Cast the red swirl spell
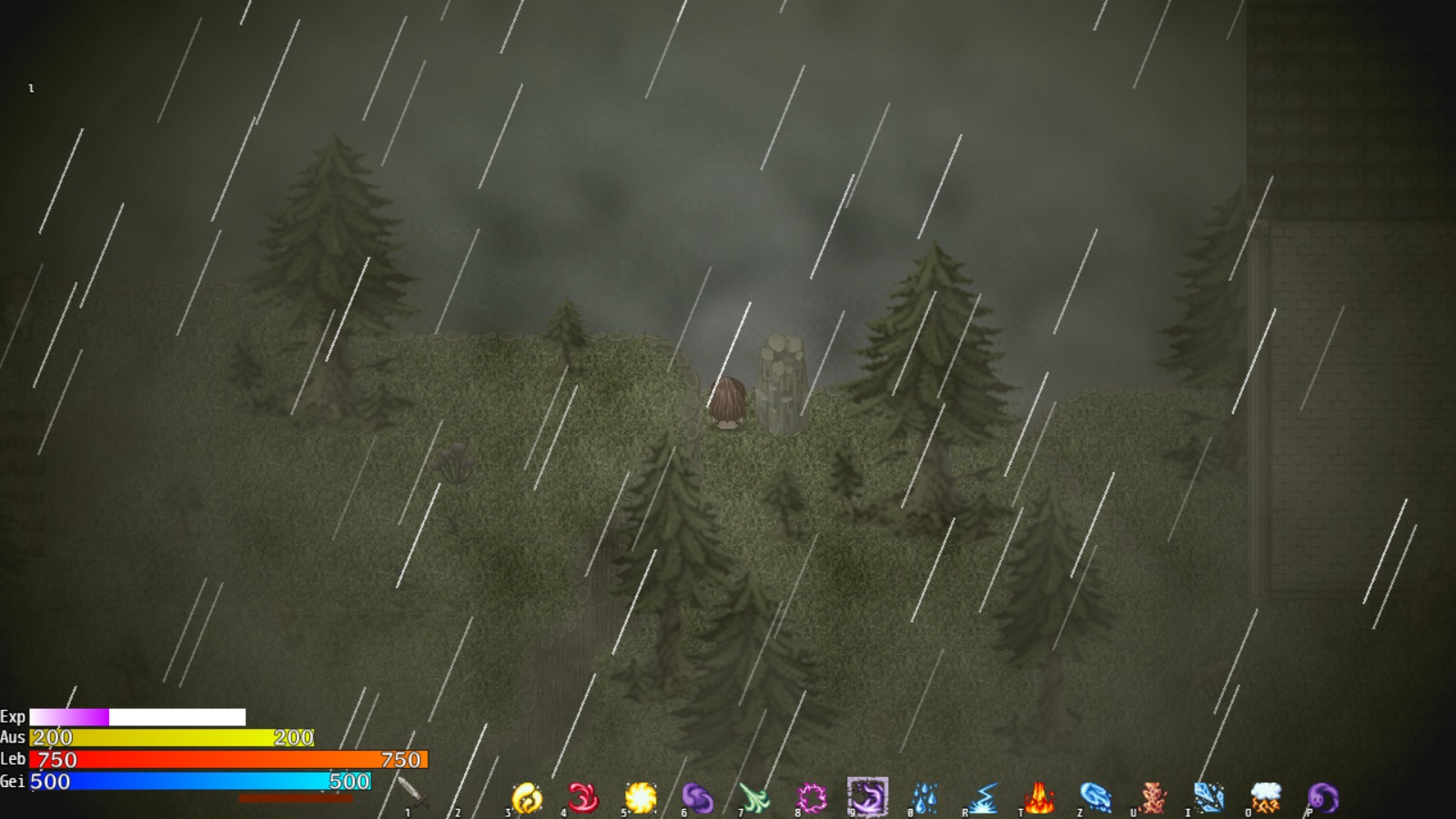 [x=583, y=798]
